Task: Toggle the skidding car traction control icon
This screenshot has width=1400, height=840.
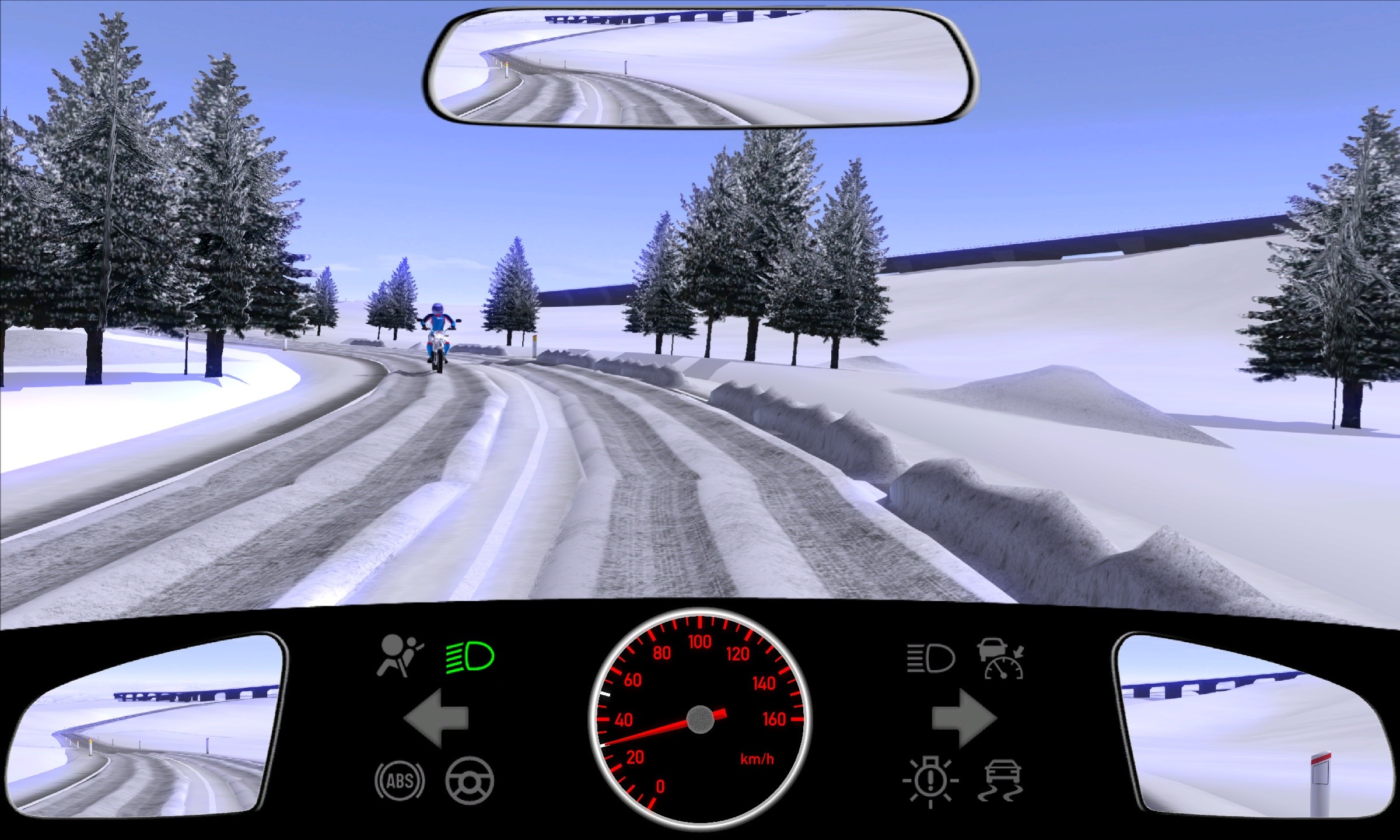Action: tap(1002, 782)
